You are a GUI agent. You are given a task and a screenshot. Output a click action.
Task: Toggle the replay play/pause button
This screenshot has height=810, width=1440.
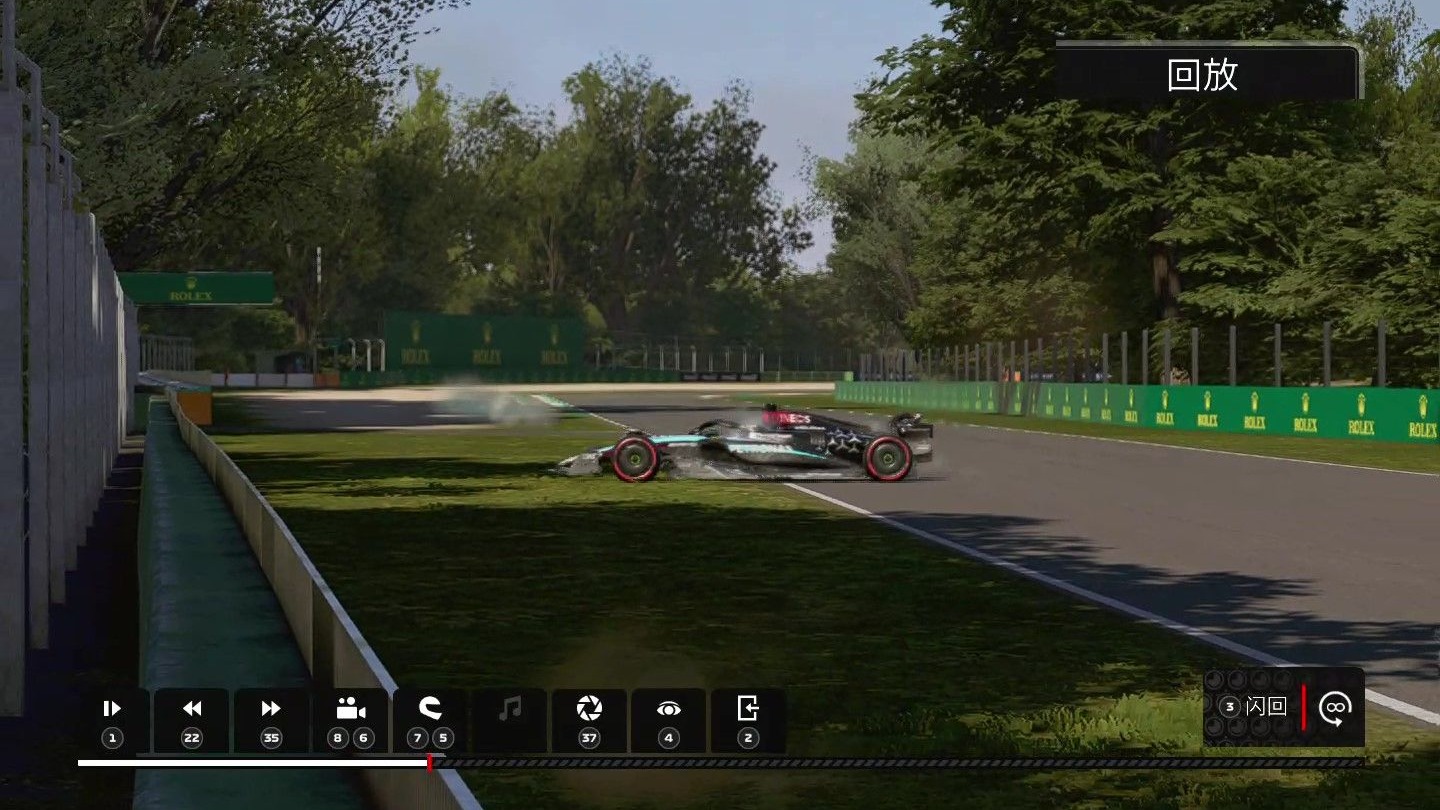[x=112, y=720]
